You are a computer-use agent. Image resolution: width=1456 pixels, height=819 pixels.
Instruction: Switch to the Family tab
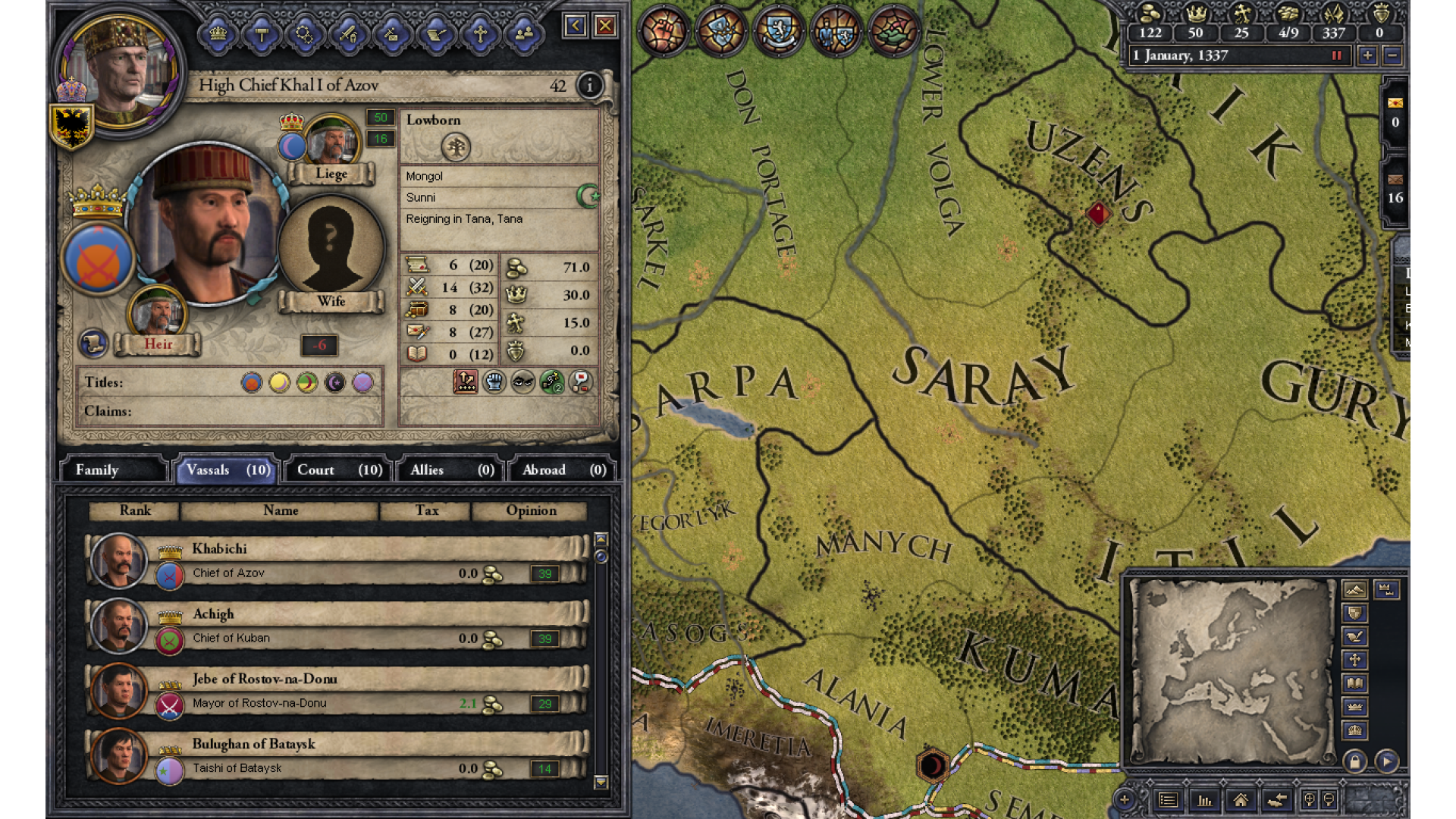click(112, 470)
